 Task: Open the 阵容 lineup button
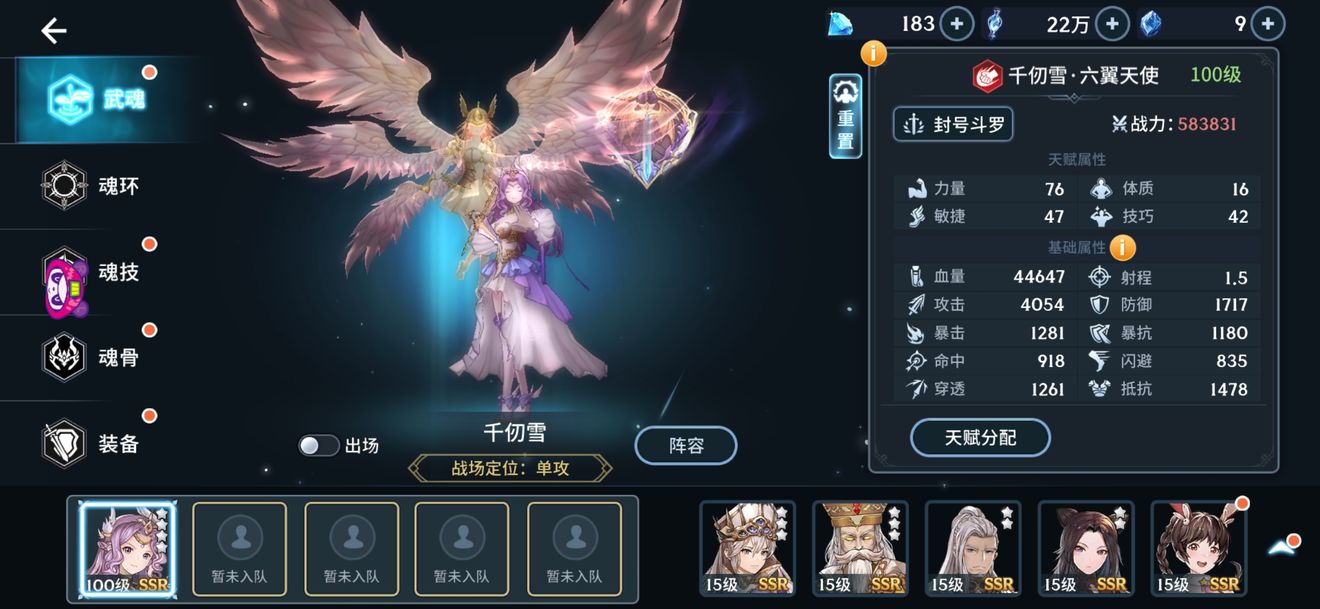tap(686, 446)
